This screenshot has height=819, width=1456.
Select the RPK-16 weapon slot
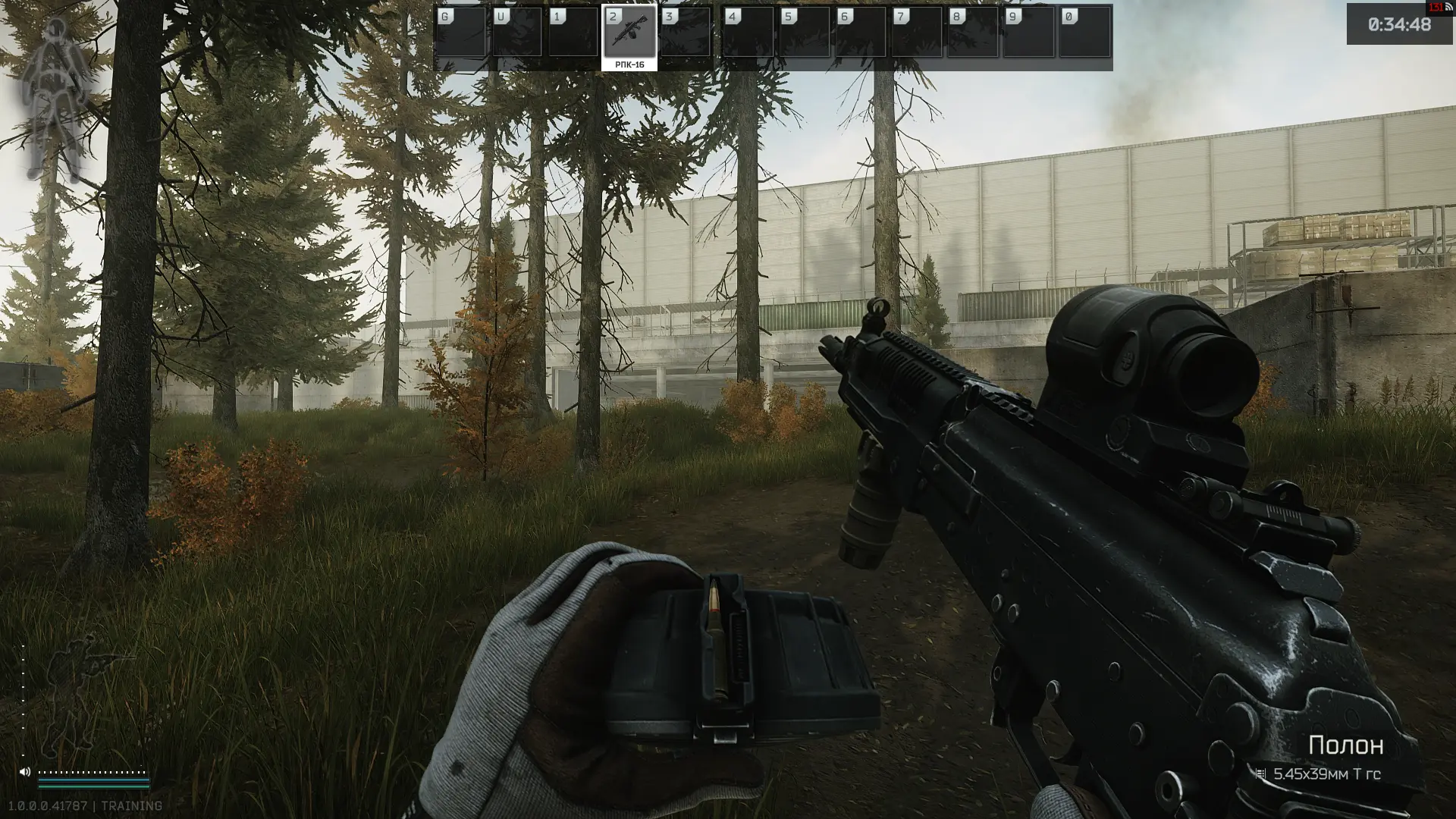pos(629,36)
